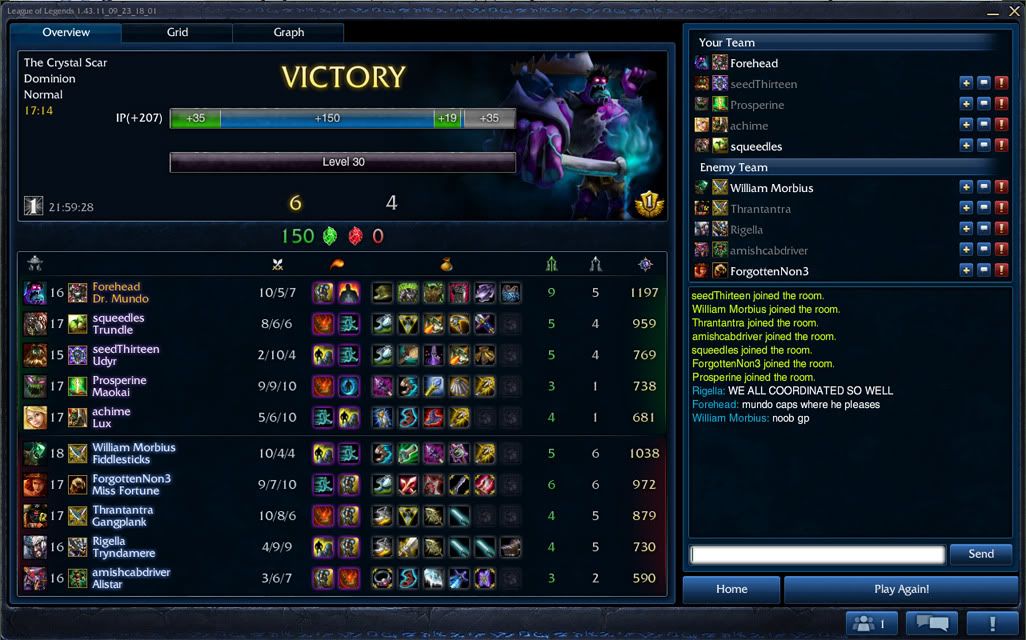Select Forehead's Dr. Mundo scoreboard row
The image size is (1026, 640).
coord(340,292)
